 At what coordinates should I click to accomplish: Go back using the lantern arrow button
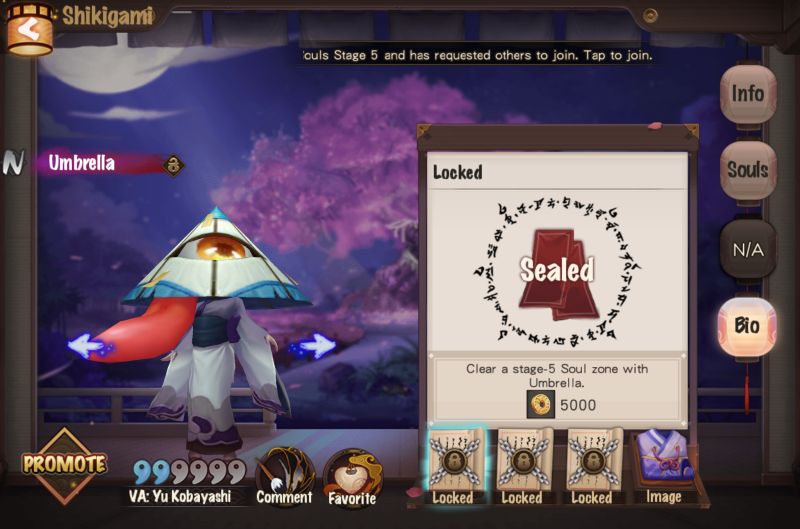[x=29, y=30]
